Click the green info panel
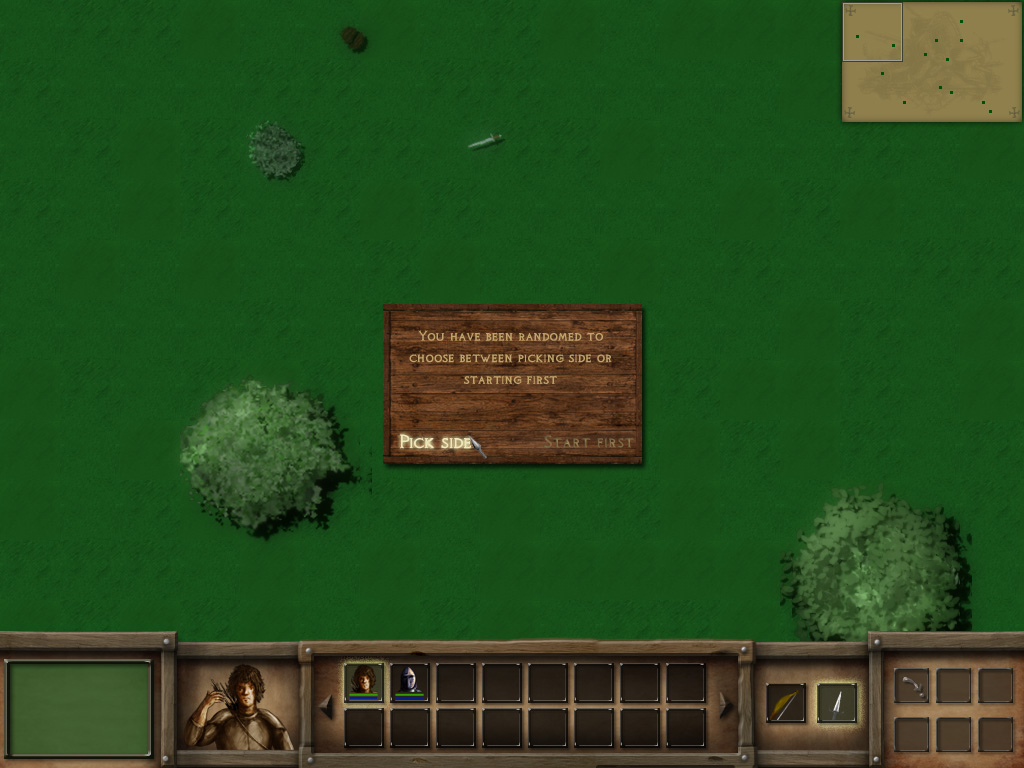 [x=80, y=708]
